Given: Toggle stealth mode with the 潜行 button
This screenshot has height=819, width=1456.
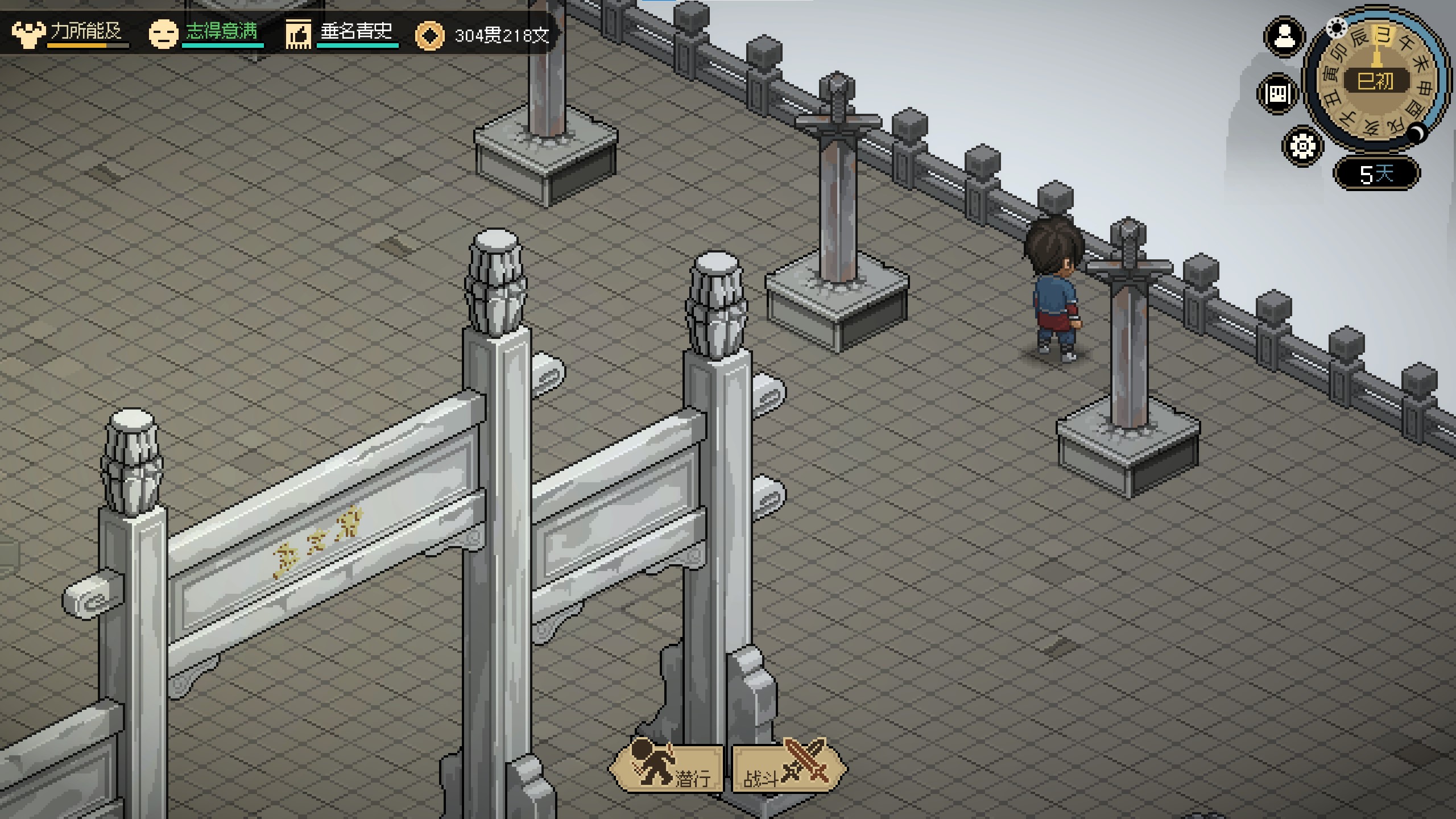Looking at the screenshot, I should (x=667, y=769).
